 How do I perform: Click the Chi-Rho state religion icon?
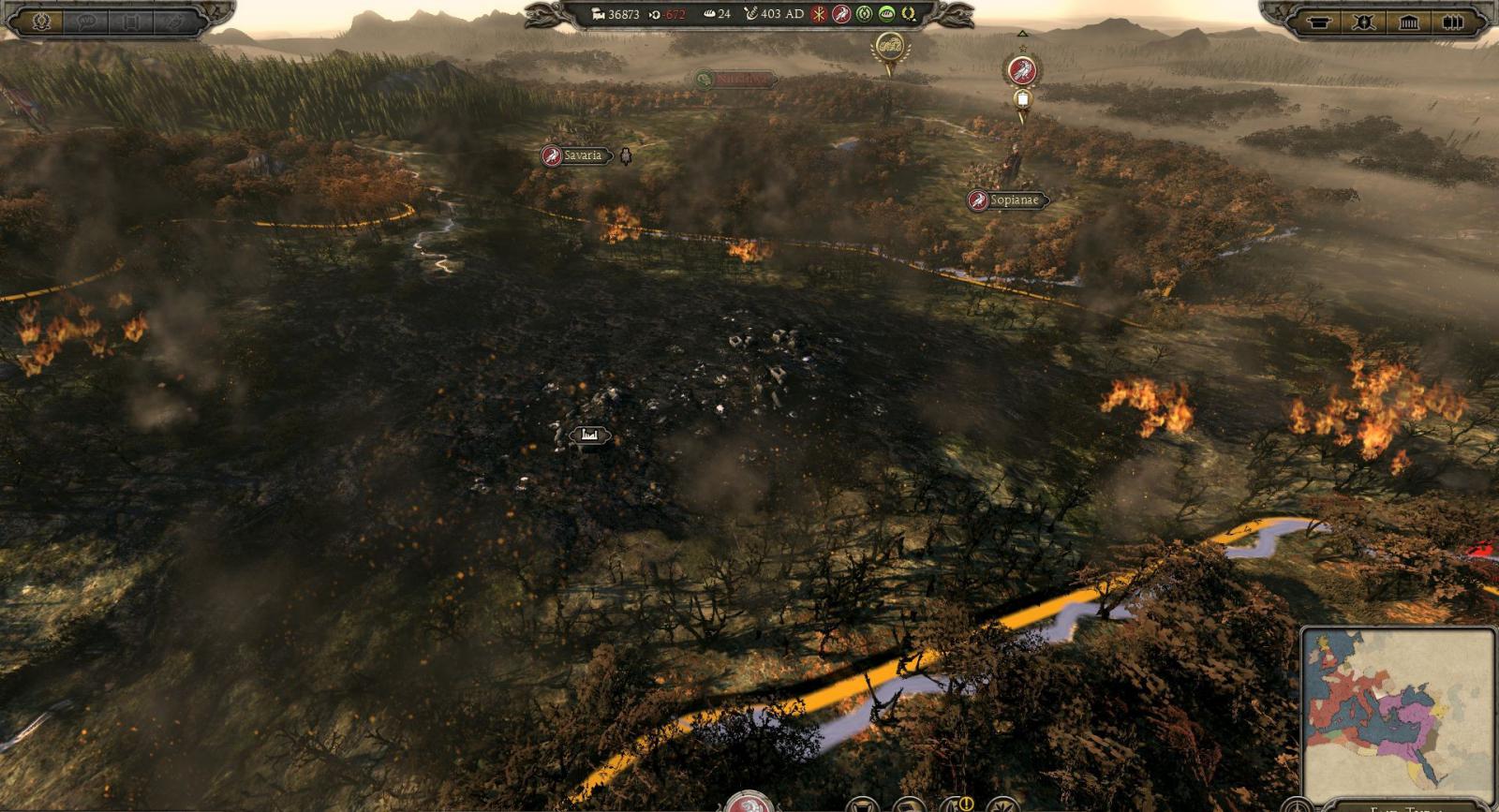818,14
